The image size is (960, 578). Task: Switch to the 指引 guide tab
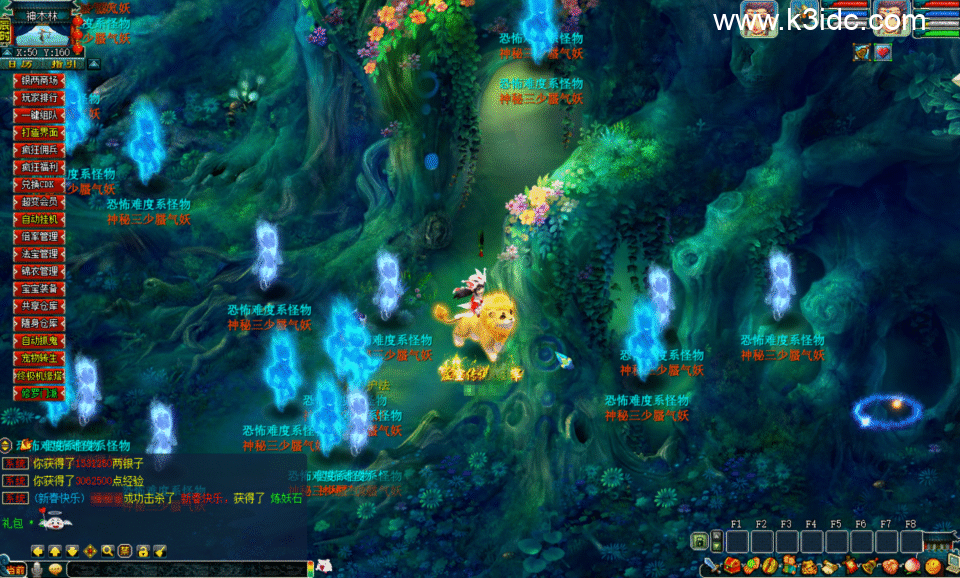click(x=63, y=64)
